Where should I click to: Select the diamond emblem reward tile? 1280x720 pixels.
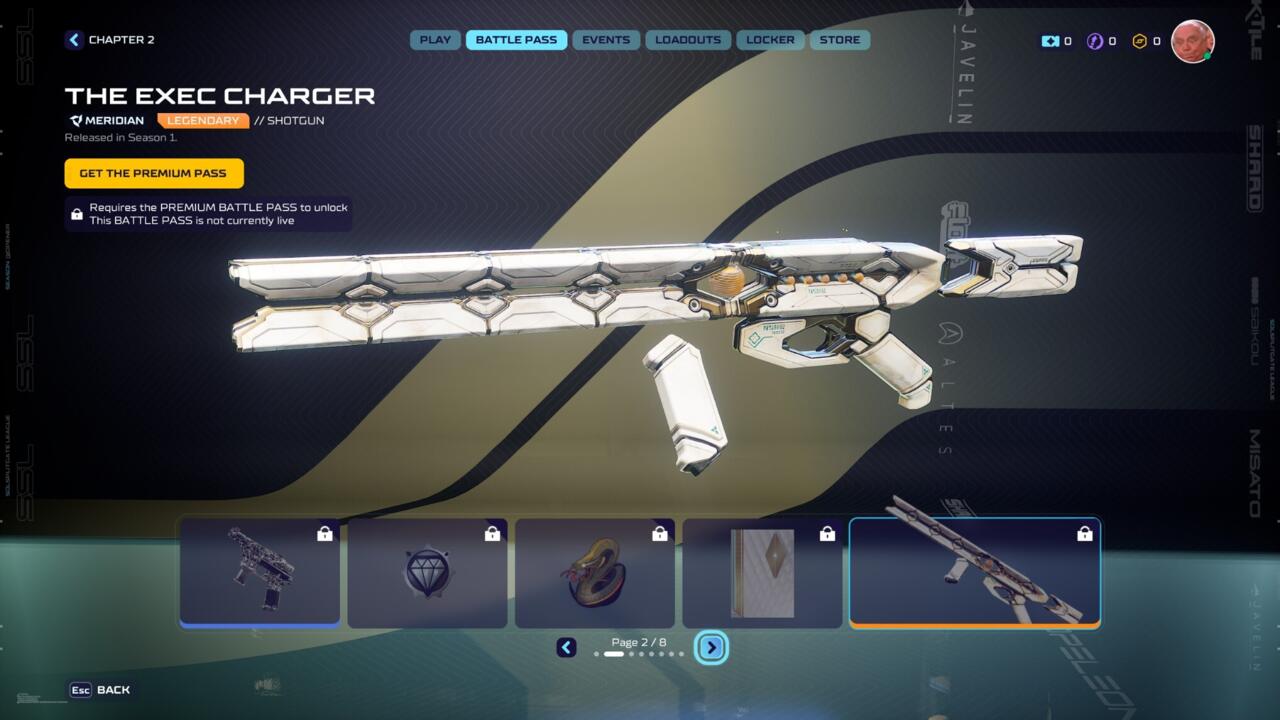point(427,572)
